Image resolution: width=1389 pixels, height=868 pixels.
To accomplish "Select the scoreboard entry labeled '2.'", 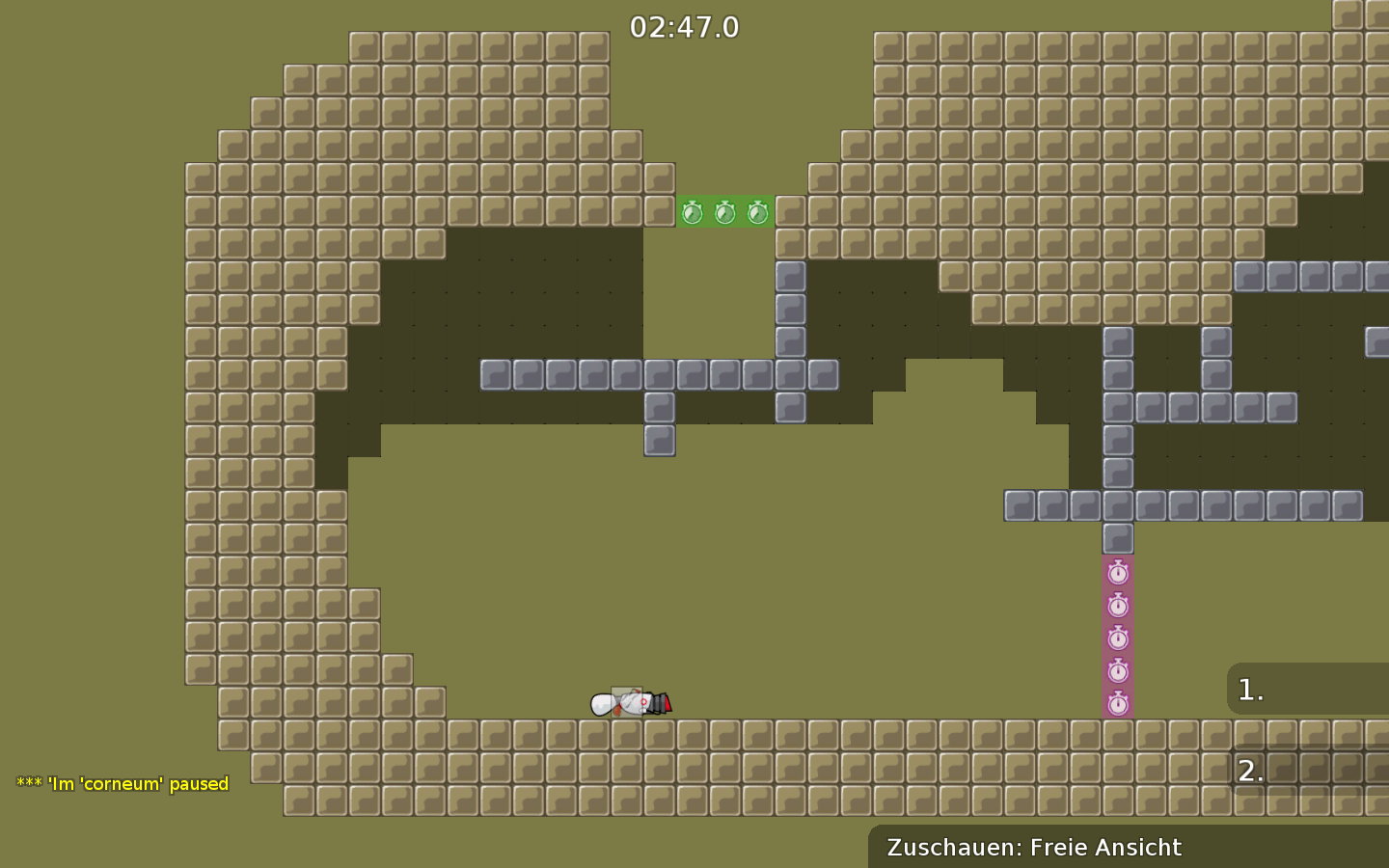I will point(1250,770).
